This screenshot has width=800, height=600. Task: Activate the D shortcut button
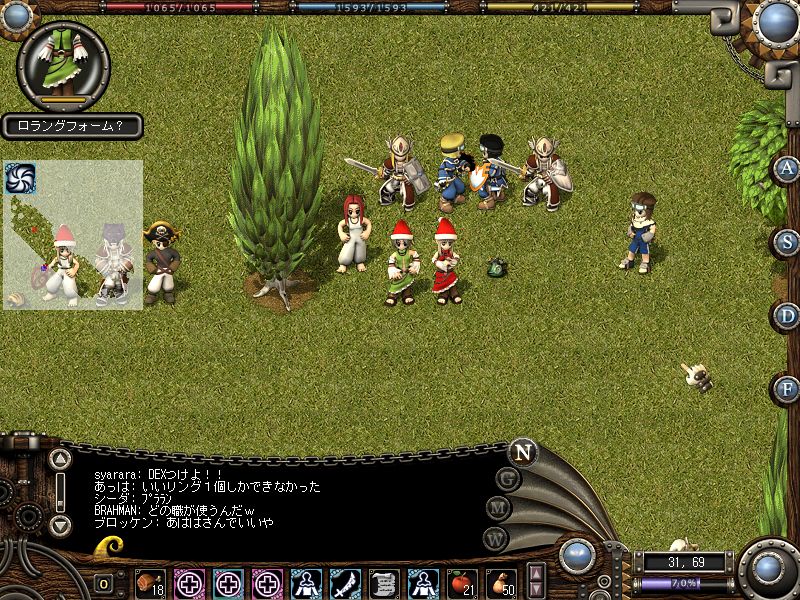(x=787, y=316)
